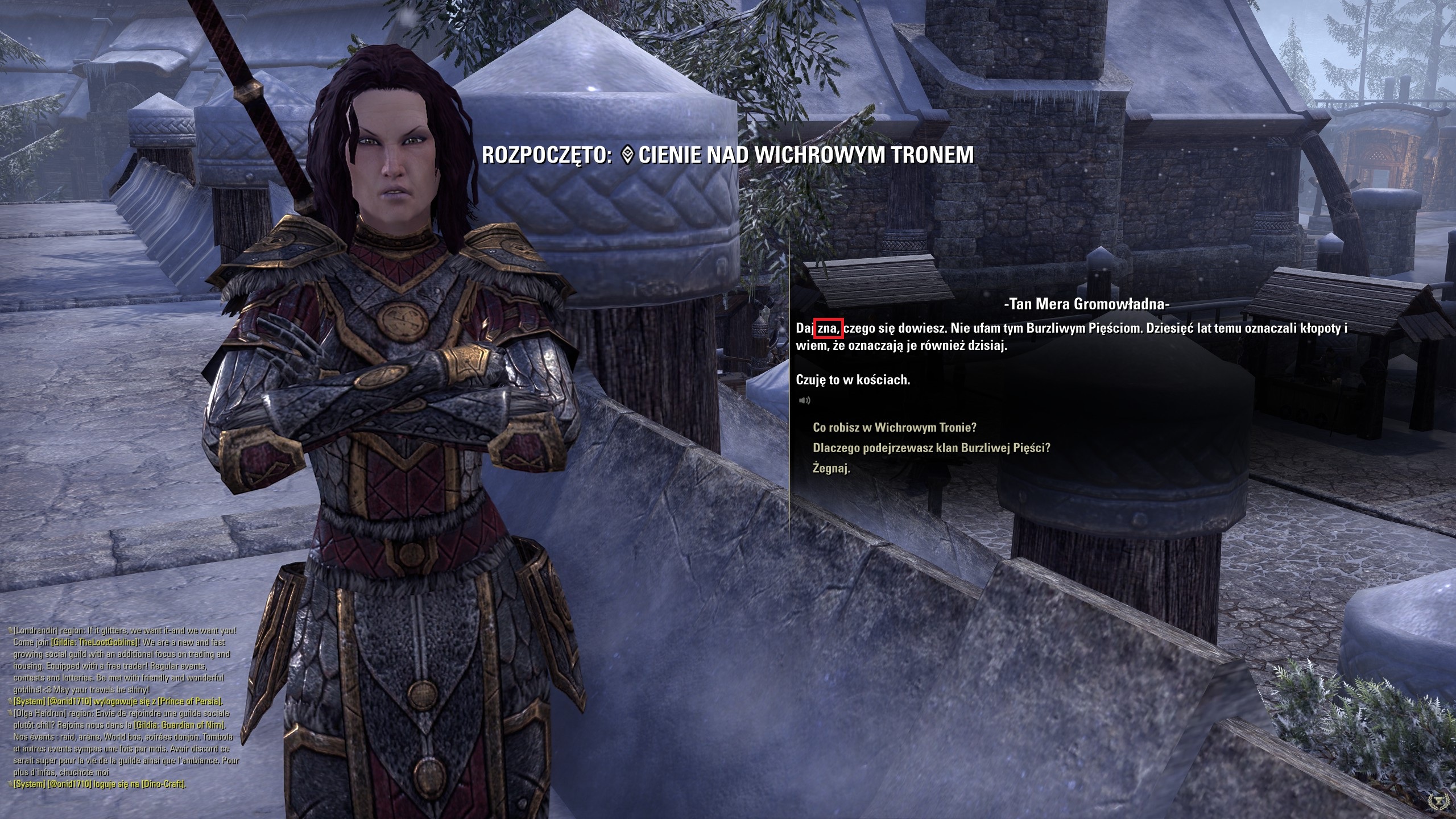Select the Żegnaj farewell option
1456x819 pixels.
point(831,468)
